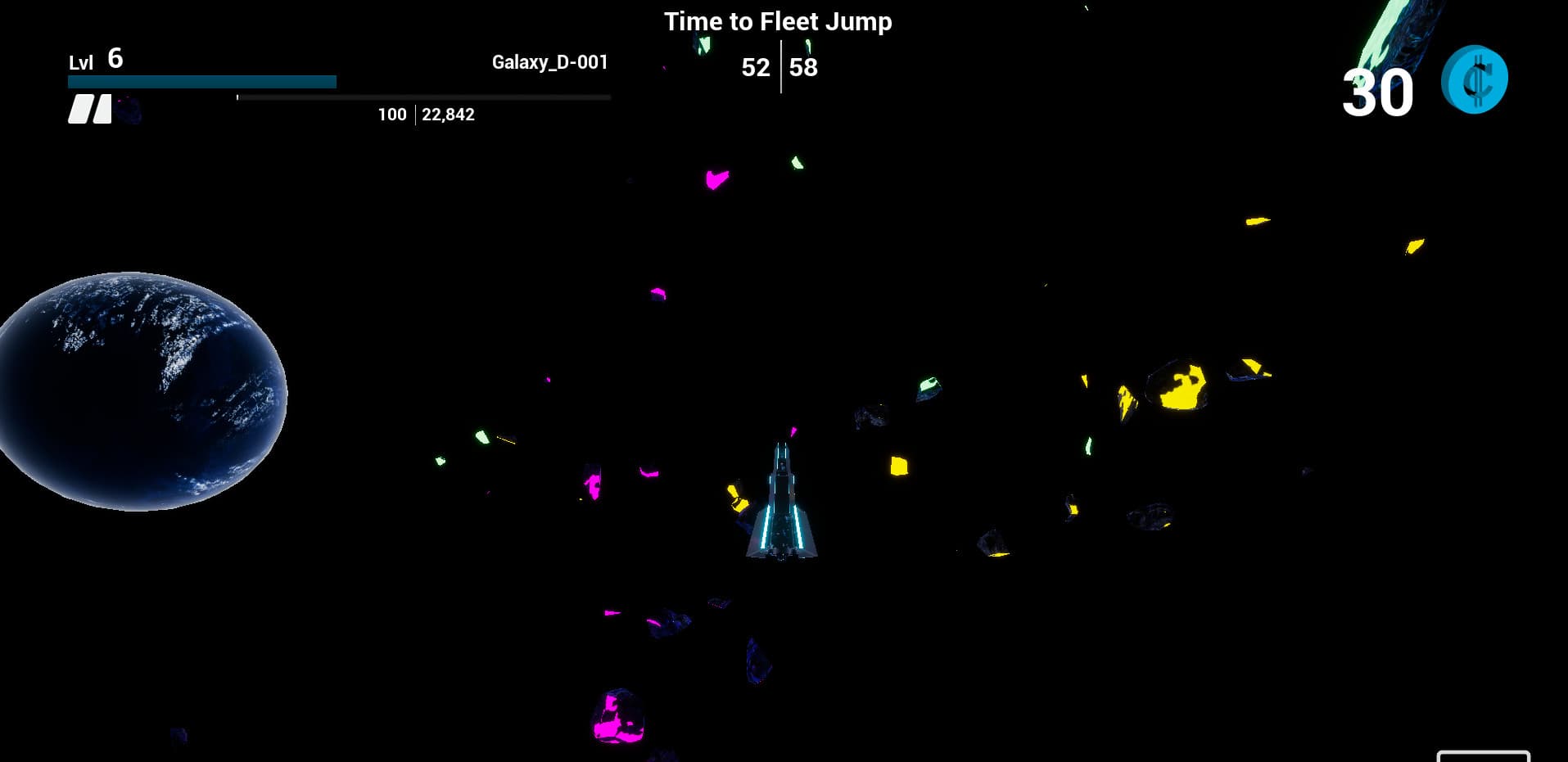Click the Time to Fleet Jump timer
This screenshot has width=1568, height=762.
click(x=779, y=21)
